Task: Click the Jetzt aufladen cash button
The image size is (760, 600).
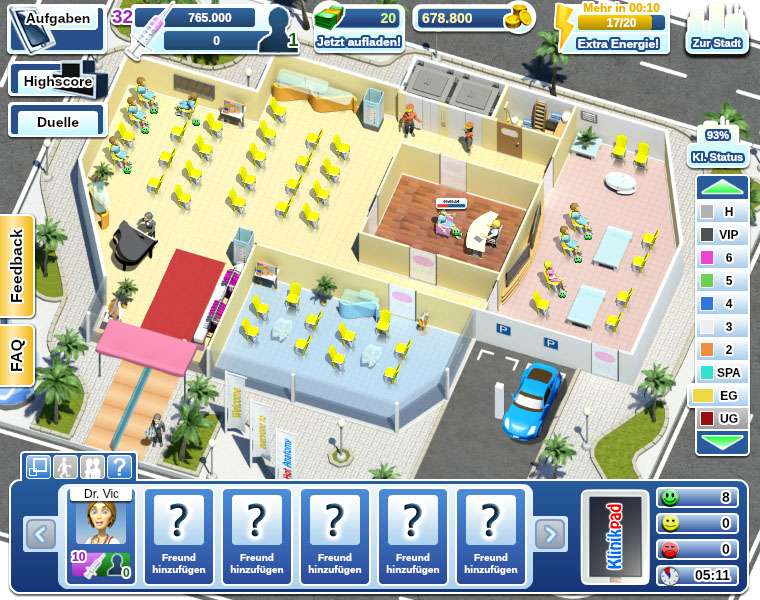Action: point(358,30)
